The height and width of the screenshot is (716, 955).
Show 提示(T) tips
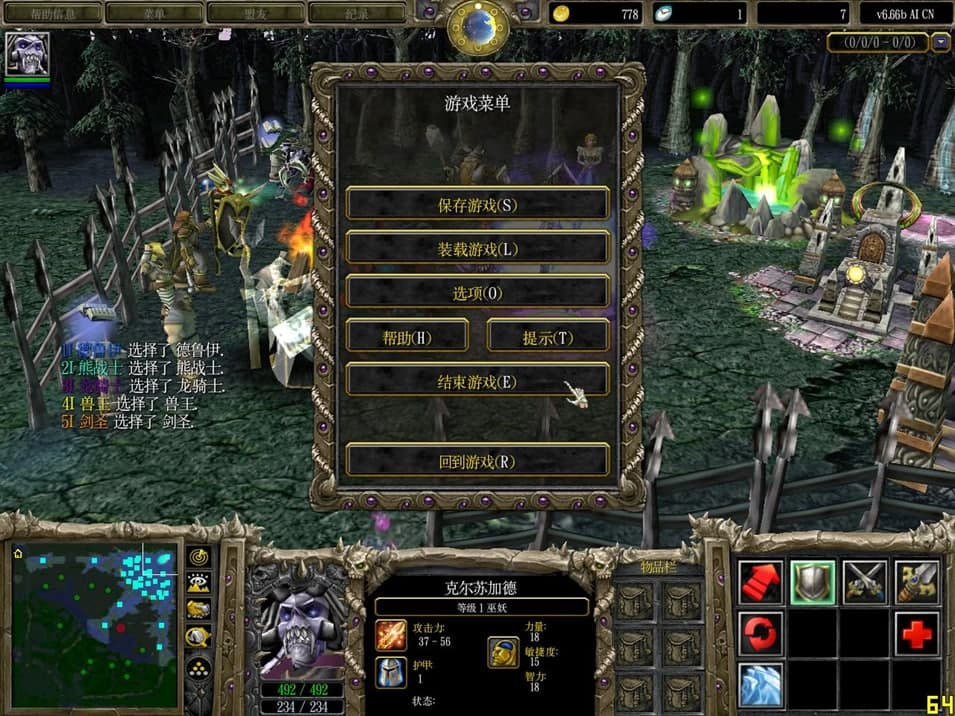[x=547, y=337]
